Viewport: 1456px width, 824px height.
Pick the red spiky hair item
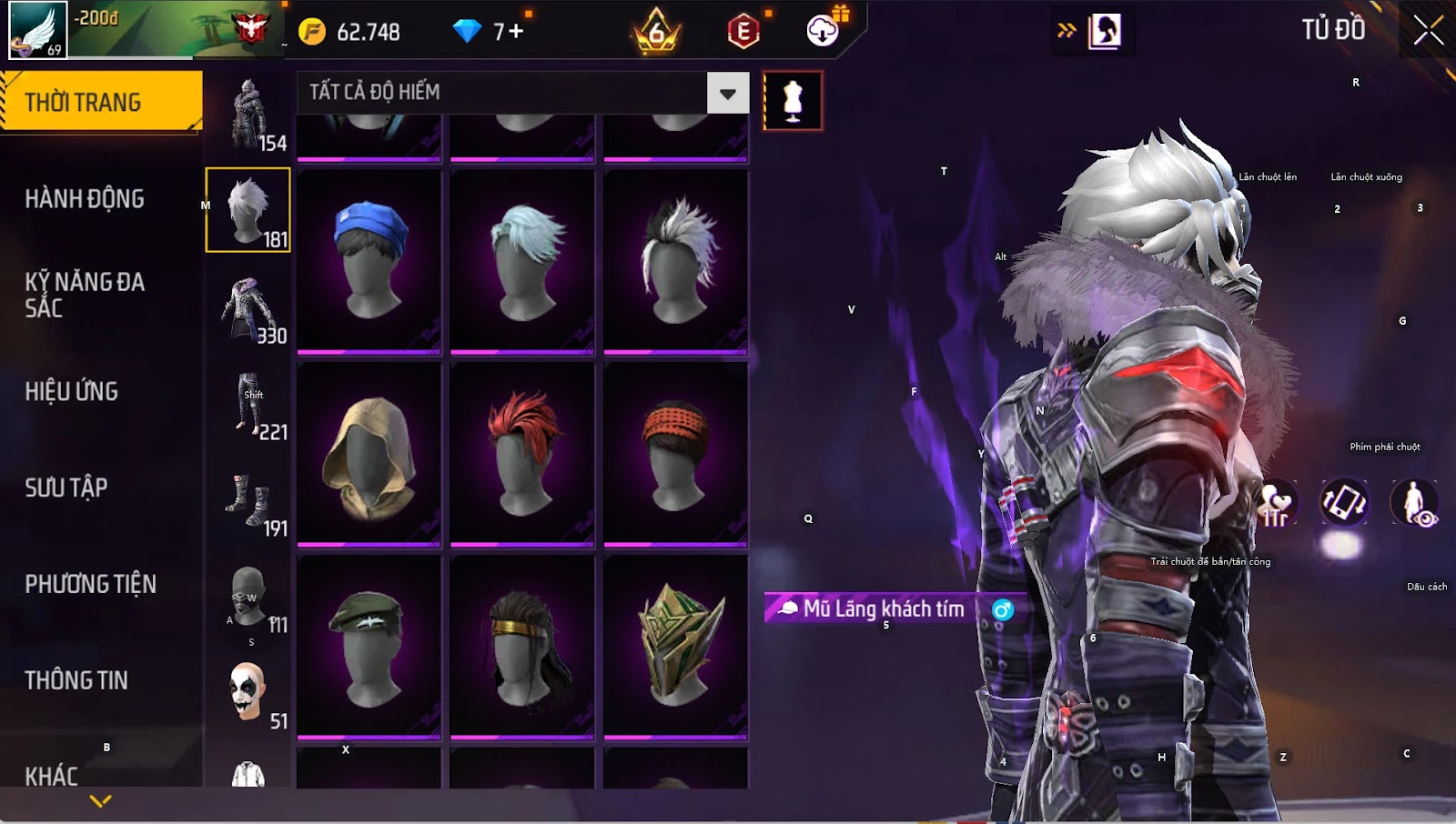(x=522, y=453)
